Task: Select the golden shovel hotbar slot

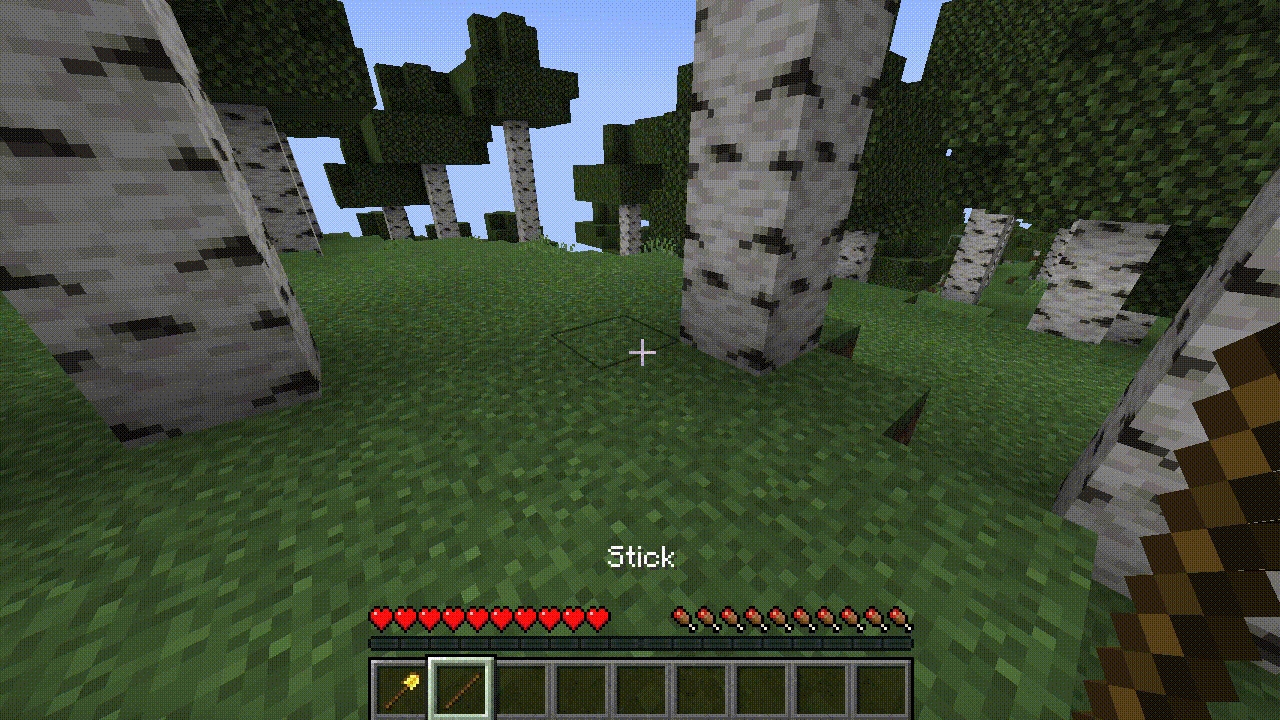Action: click(x=399, y=689)
